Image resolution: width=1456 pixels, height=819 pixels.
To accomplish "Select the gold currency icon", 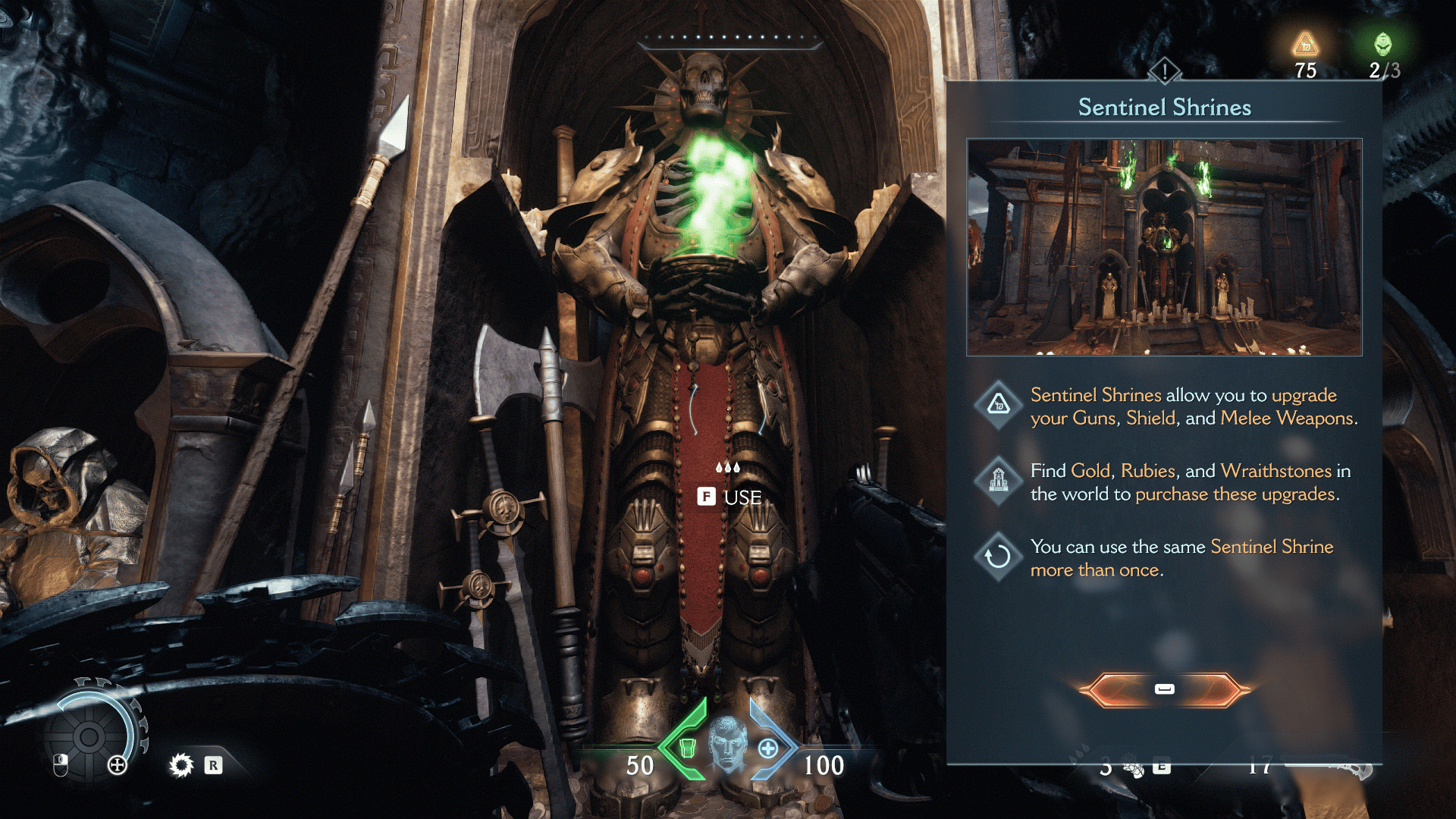I will (1305, 45).
